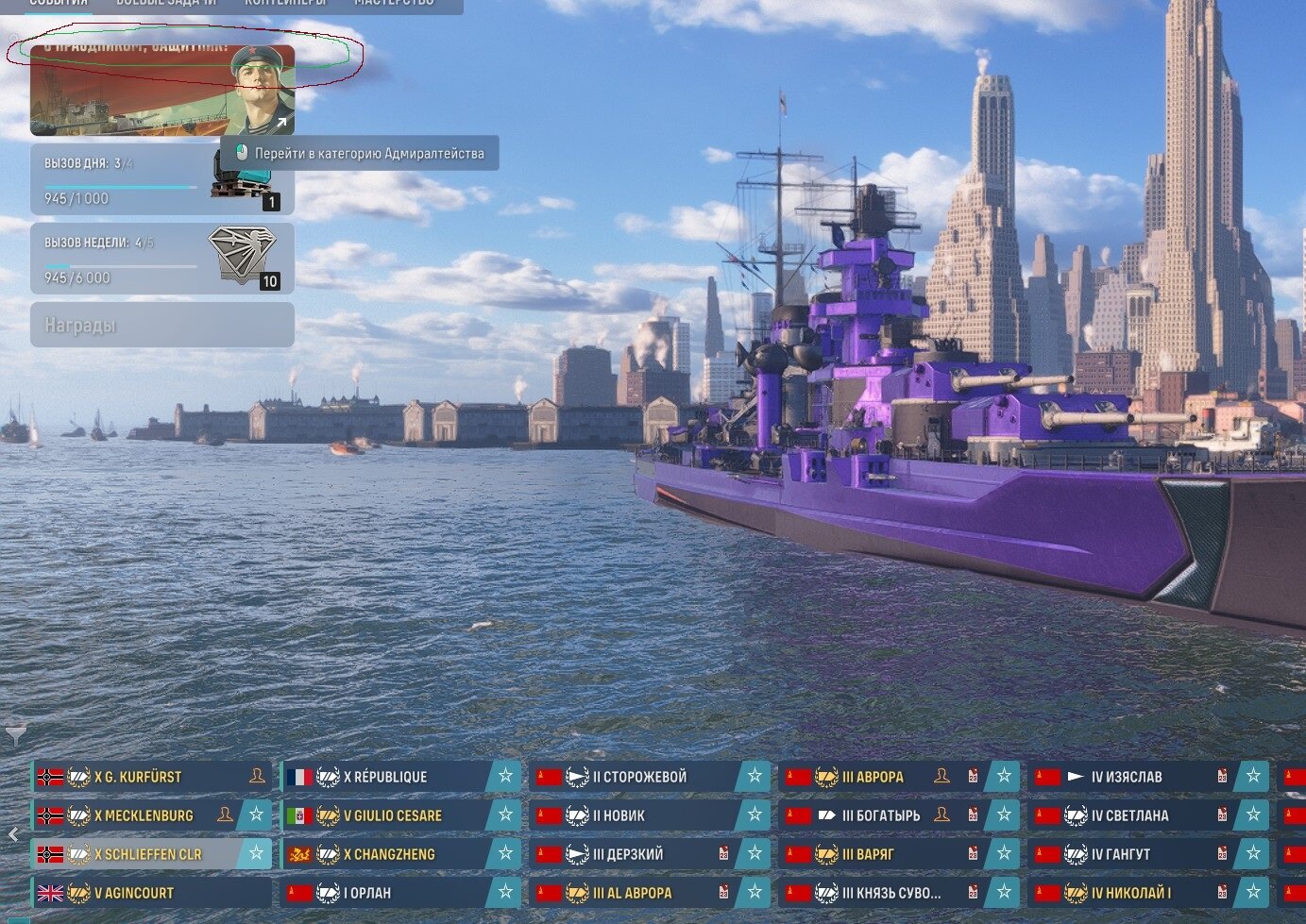Image resolution: width=1306 pixels, height=924 pixels.
Task: Choose the V Giulio Cesare ship
Action: tap(387, 815)
